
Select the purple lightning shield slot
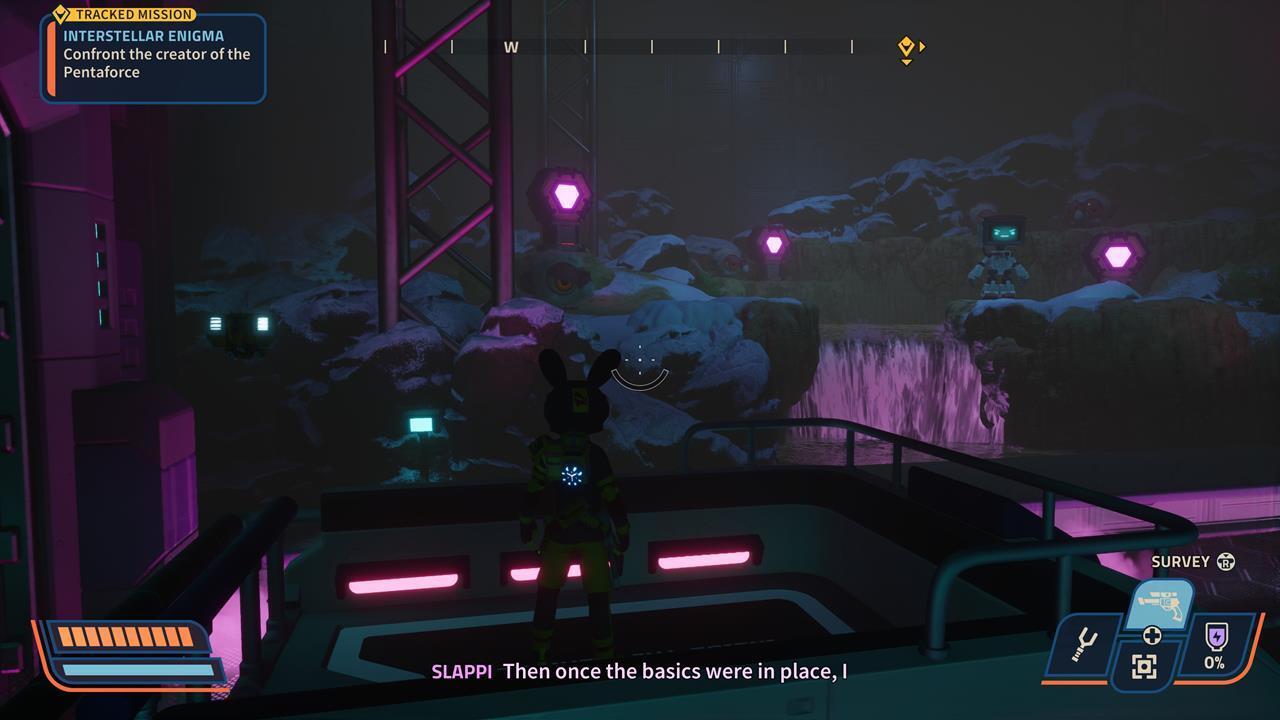[1215, 643]
